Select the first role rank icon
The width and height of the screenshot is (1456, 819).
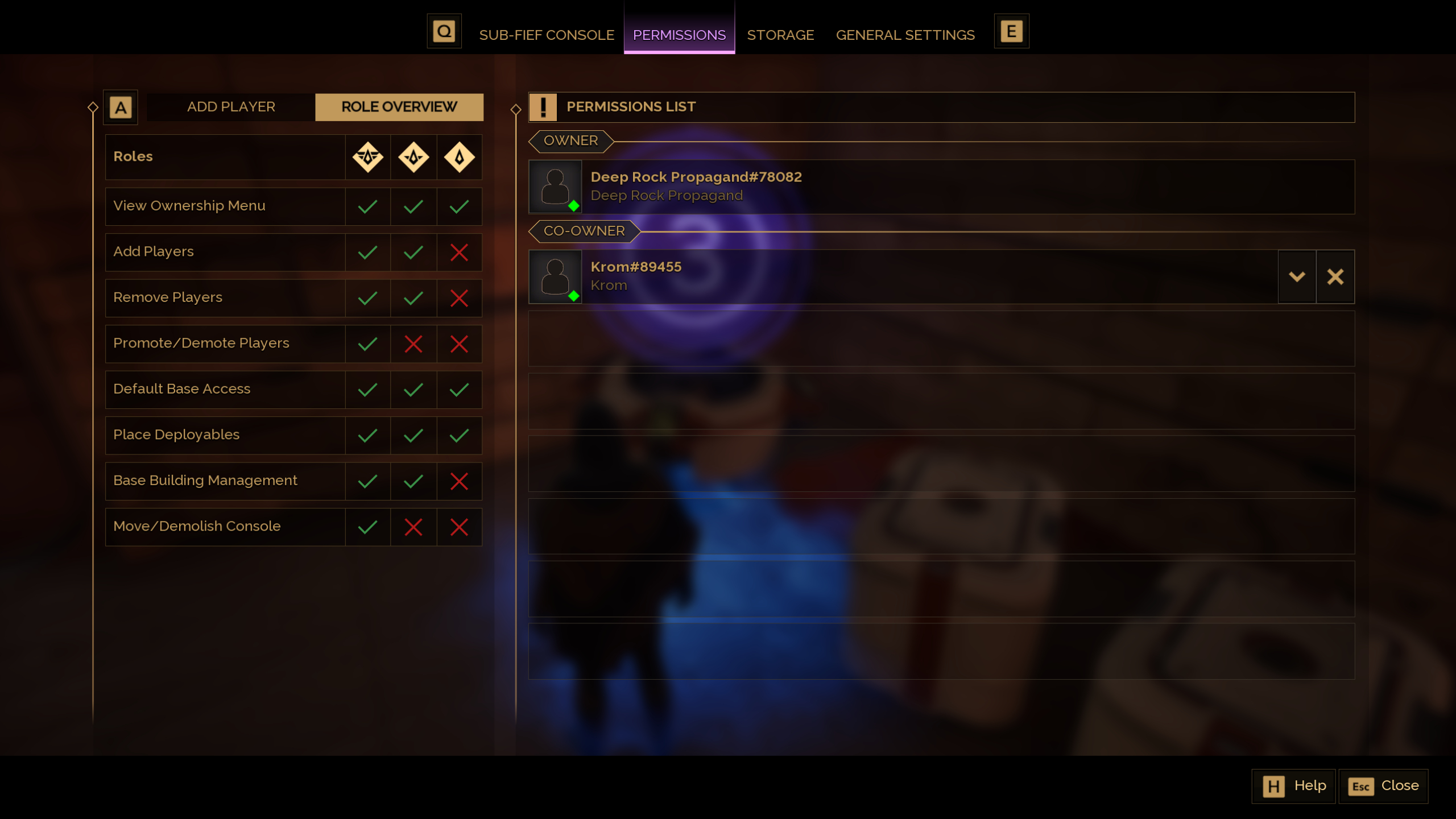(367, 157)
